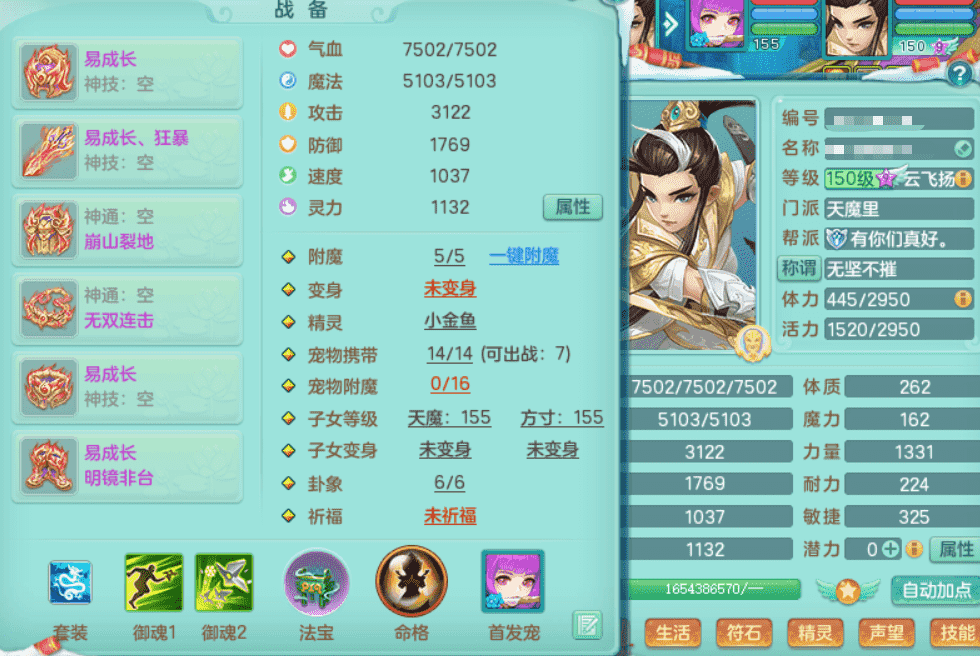The height and width of the screenshot is (656, 980).
Task: Click the edit notes icon in 战备 panel
Action: [587, 625]
